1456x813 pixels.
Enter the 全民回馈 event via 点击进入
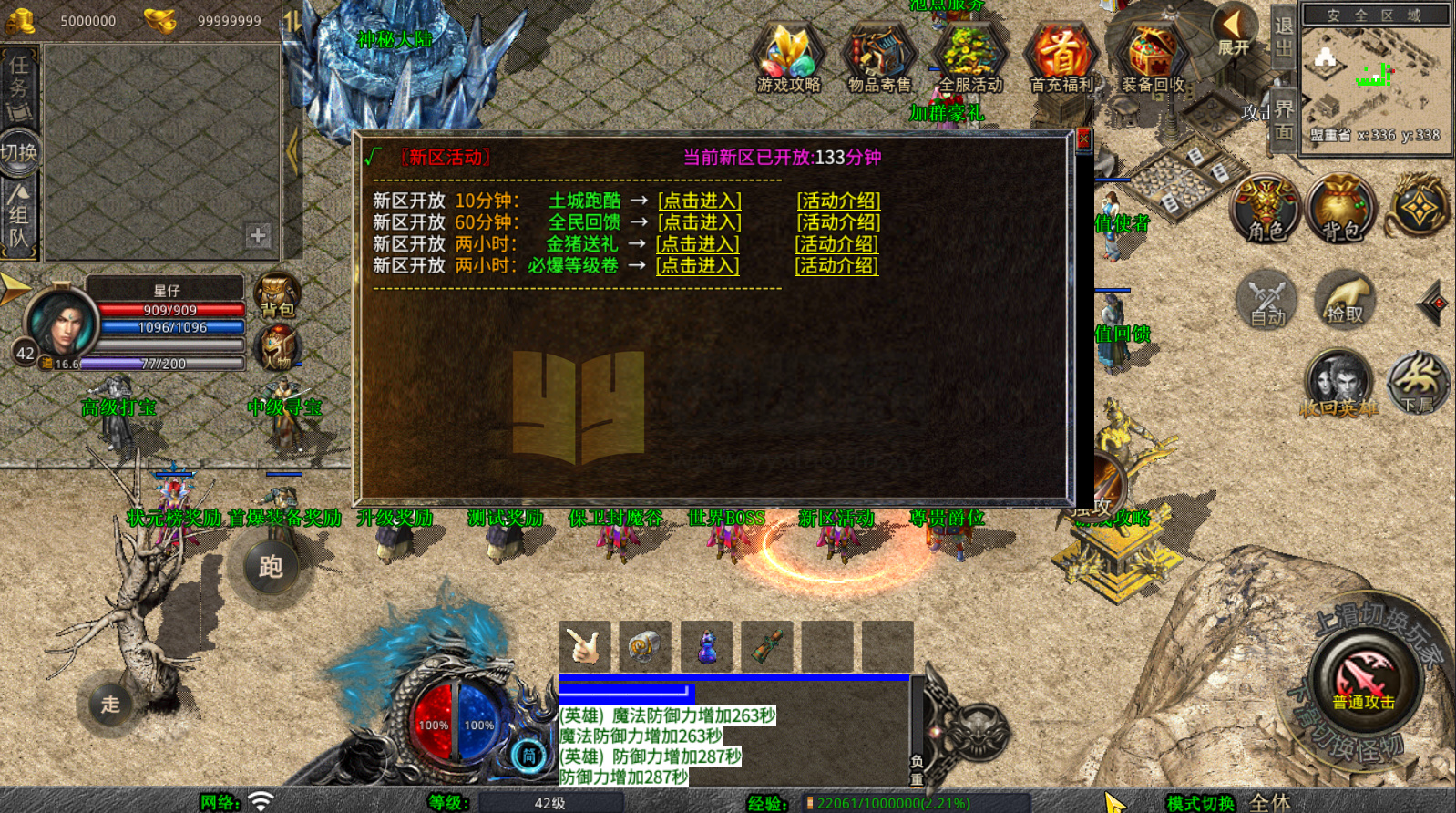[x=700, y=222]
